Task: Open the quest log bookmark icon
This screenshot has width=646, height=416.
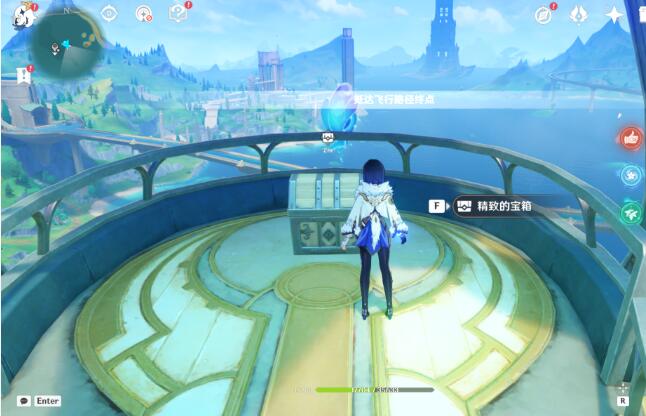Action: pos(24,74)
